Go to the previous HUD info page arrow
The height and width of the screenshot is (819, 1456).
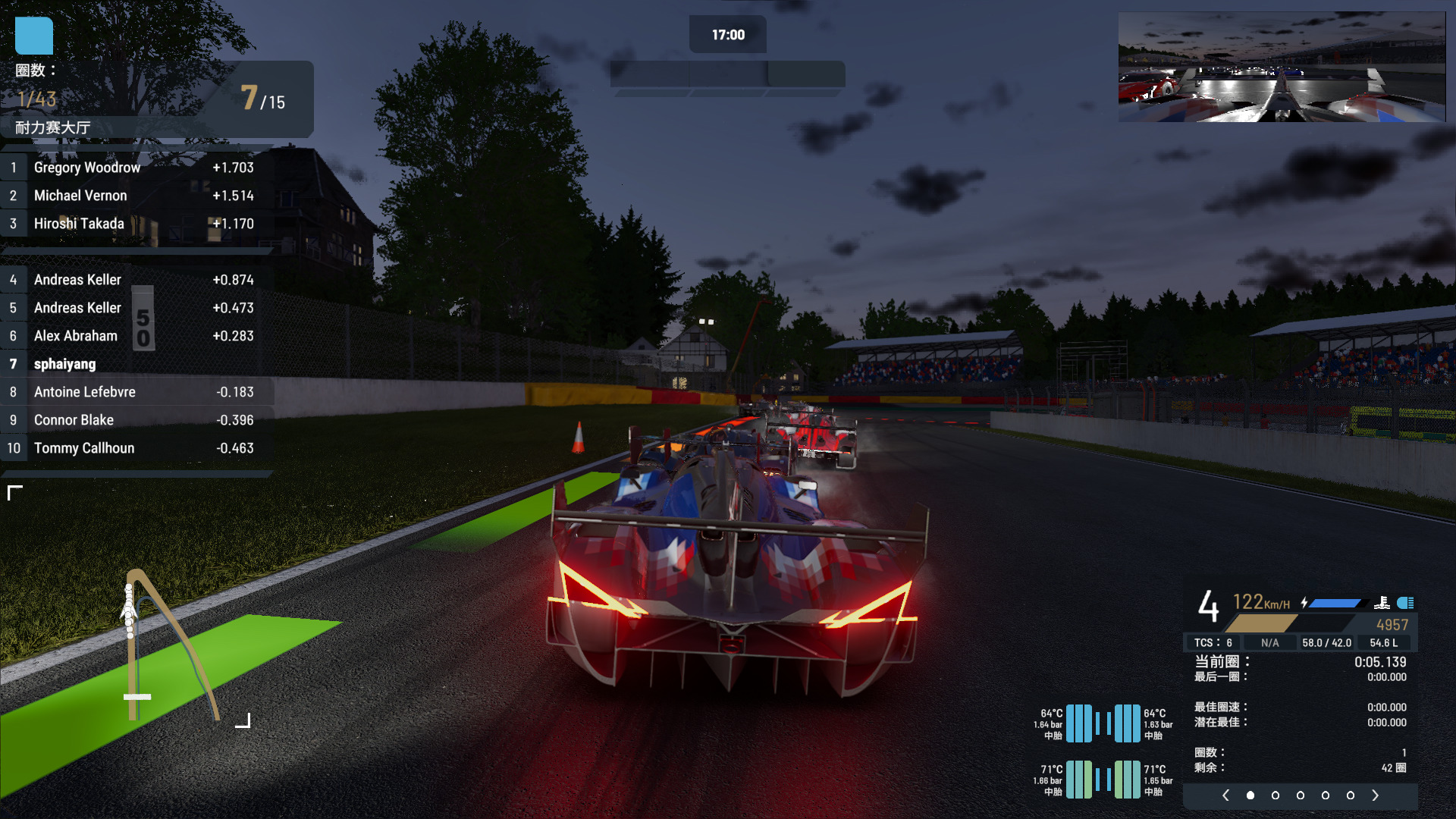[1225, 795]
